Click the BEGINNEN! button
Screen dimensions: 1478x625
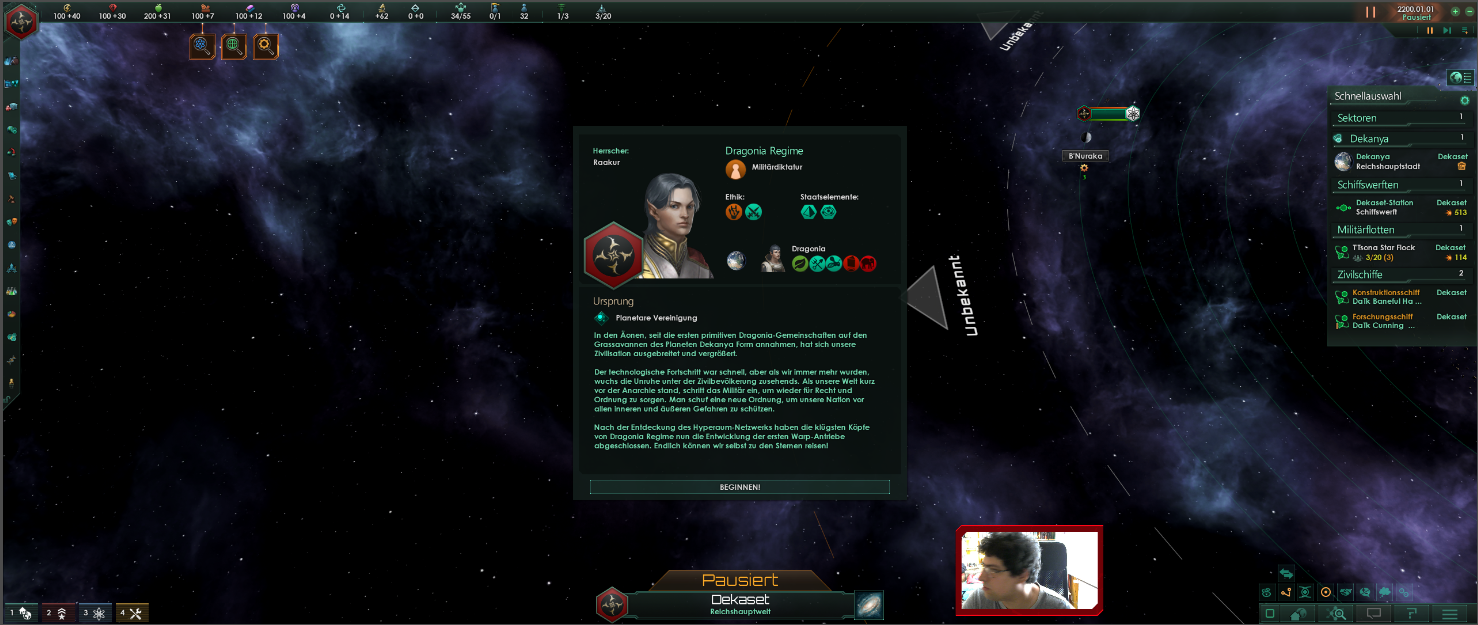(739, 487)
